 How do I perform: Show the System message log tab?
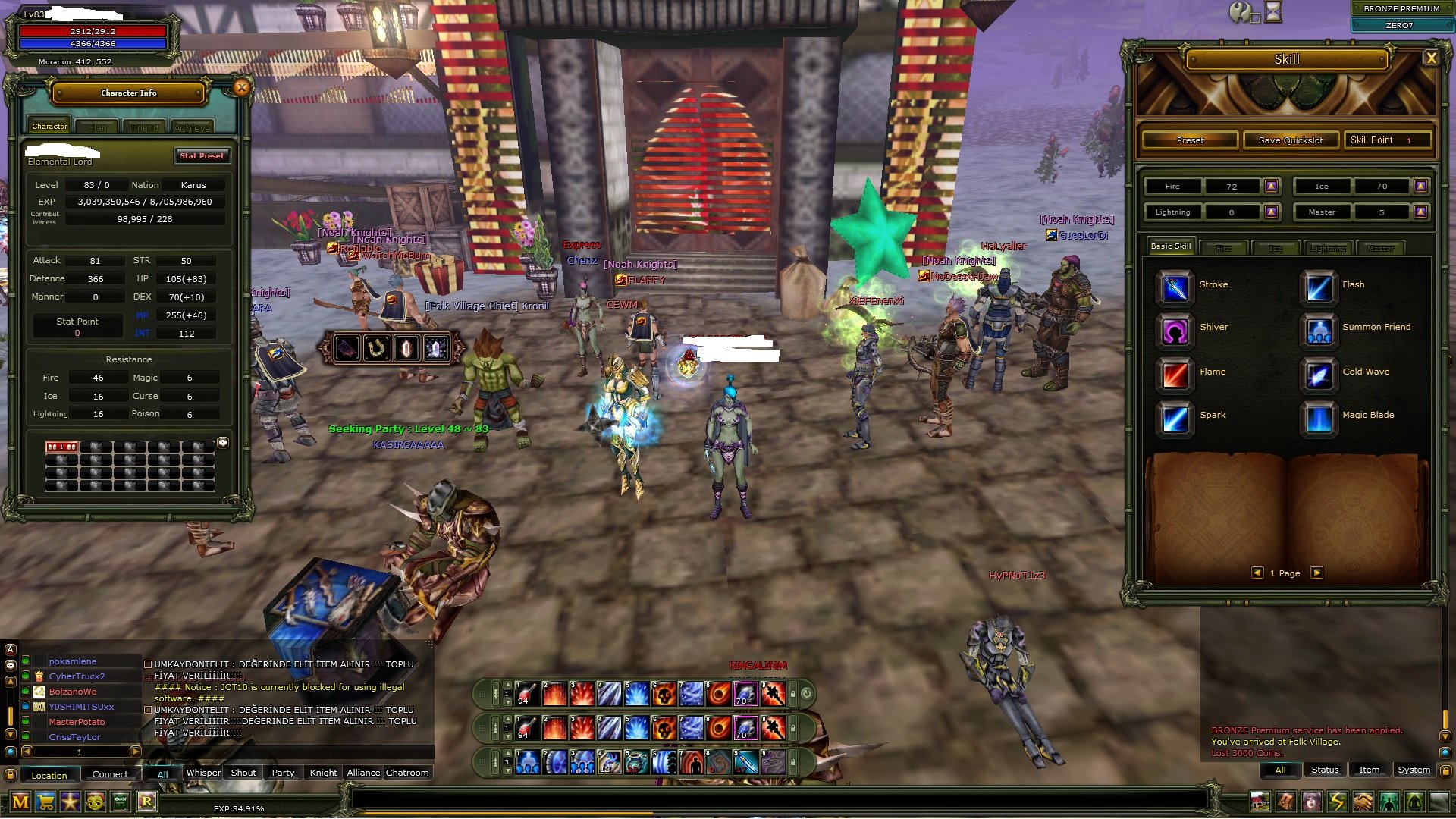1414,770
